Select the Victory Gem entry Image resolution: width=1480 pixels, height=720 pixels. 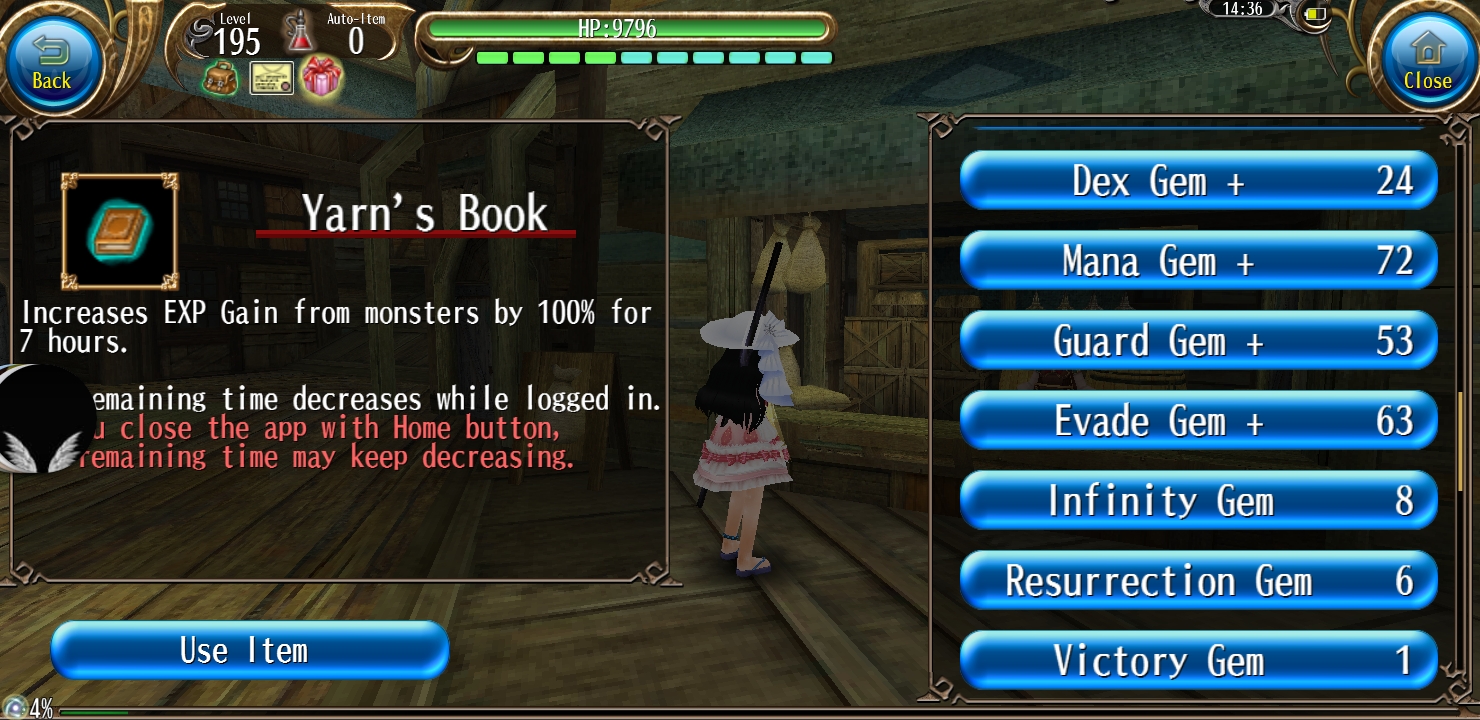click(x=1198, y=661)
